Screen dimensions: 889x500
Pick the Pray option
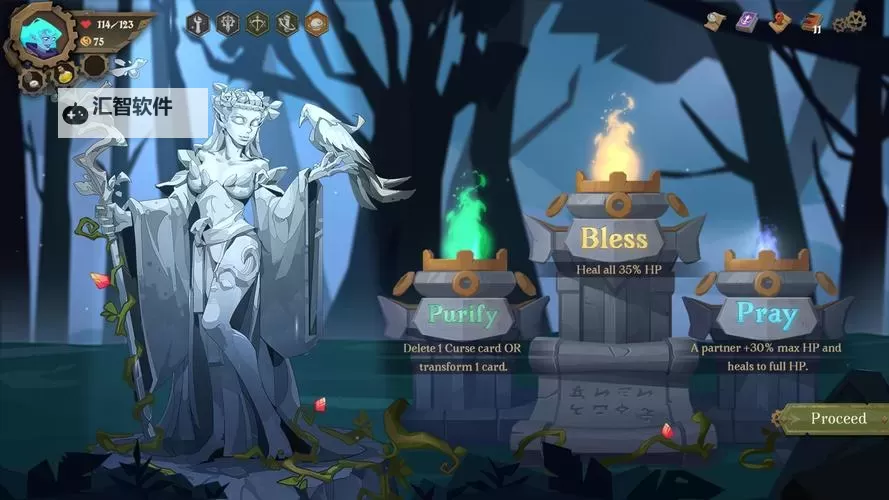[767, 313]
